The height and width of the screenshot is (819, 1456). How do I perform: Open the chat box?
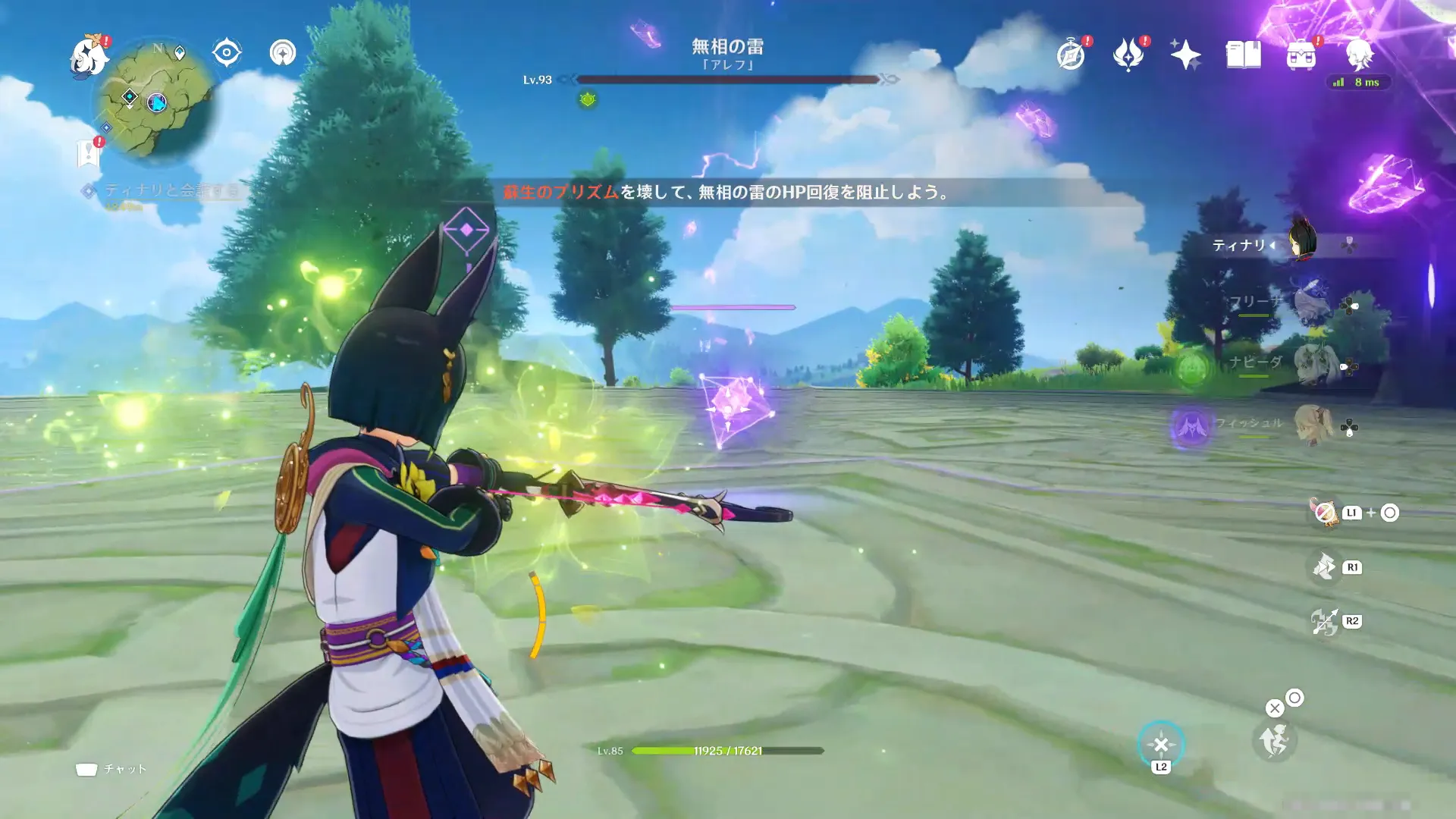click(x=111, y=769)
